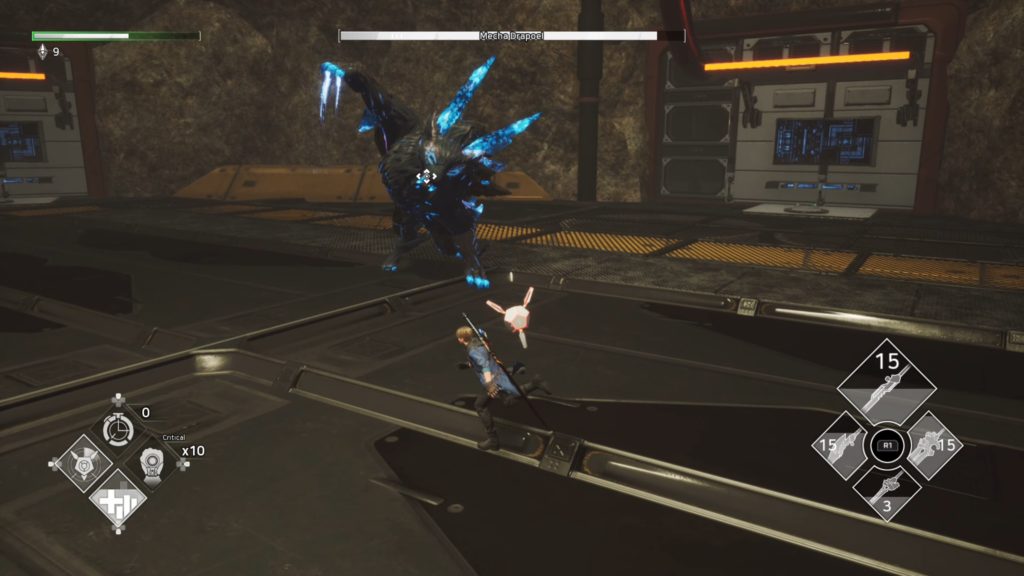Select the stopwatch item slot

(x=118, y=428)
